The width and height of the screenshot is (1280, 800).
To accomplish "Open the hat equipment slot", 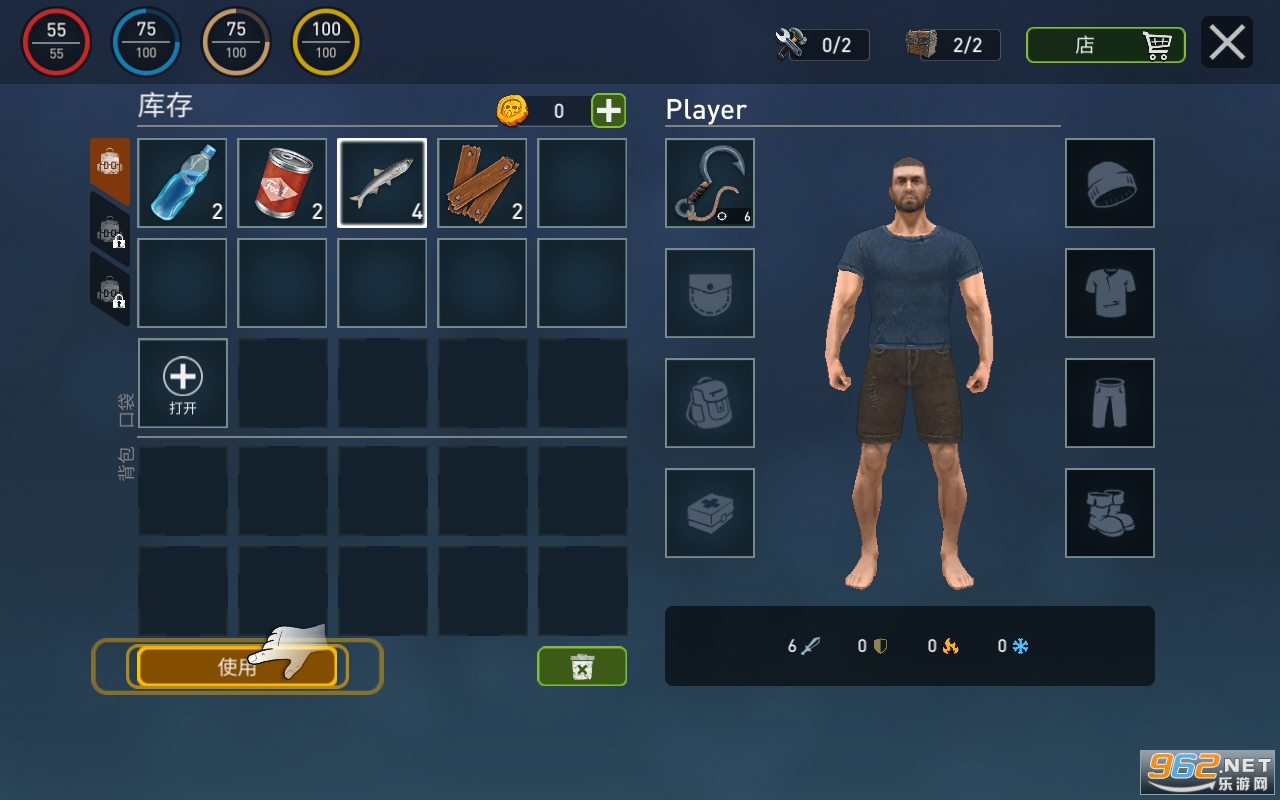I will pyautogui.click(x=1110, y=183).
